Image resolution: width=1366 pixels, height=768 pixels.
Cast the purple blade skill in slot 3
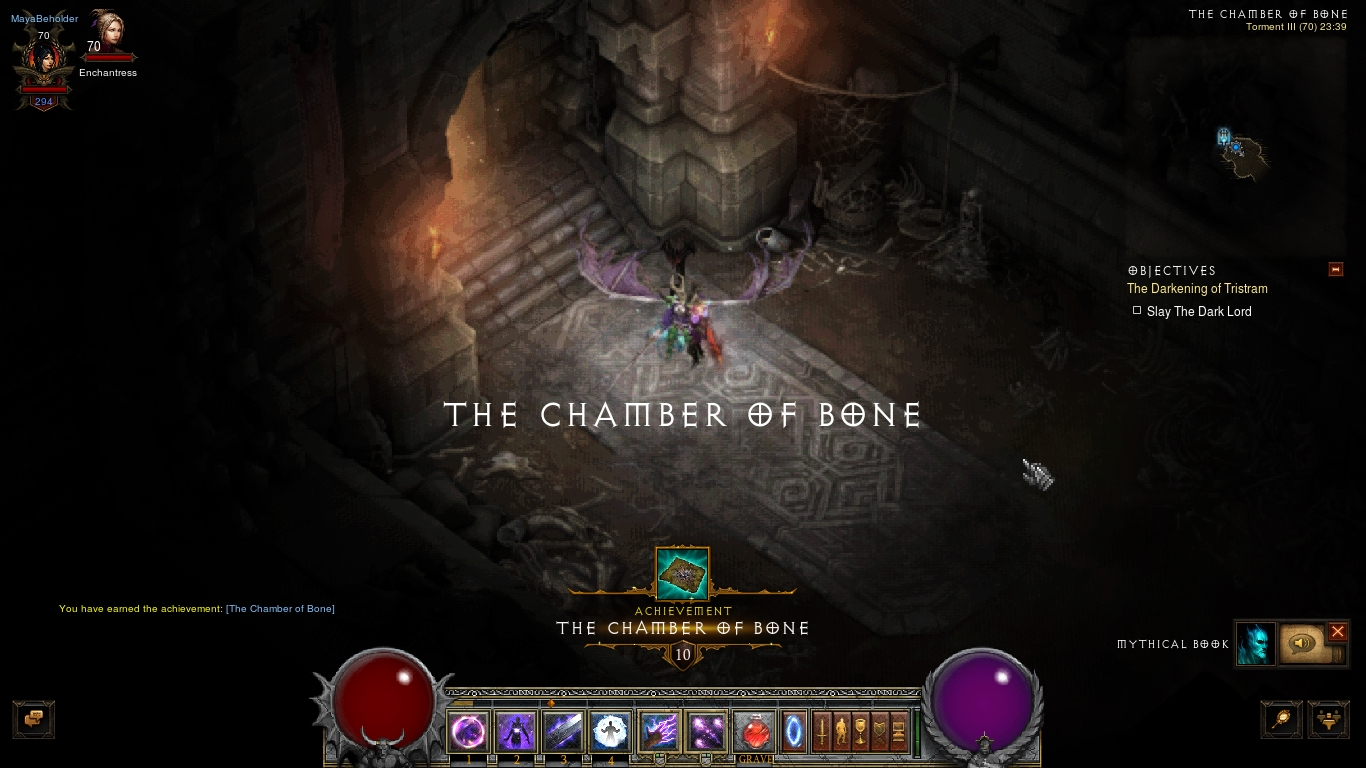563,732
